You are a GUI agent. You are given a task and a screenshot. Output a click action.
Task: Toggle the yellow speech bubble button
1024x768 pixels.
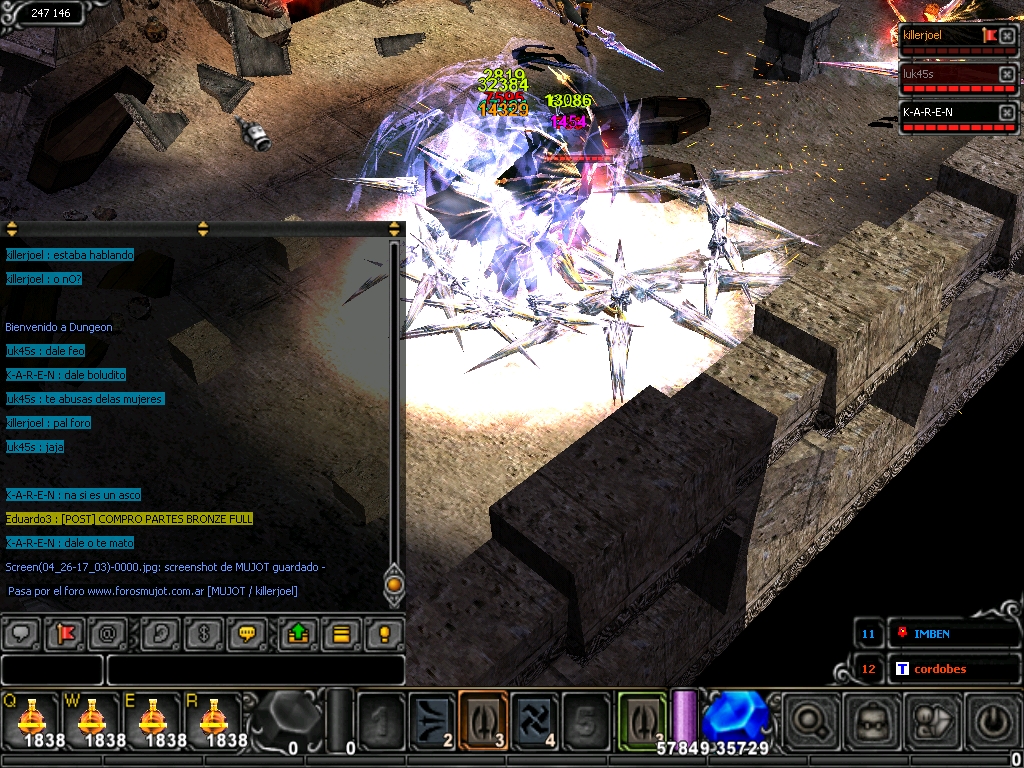247,633
